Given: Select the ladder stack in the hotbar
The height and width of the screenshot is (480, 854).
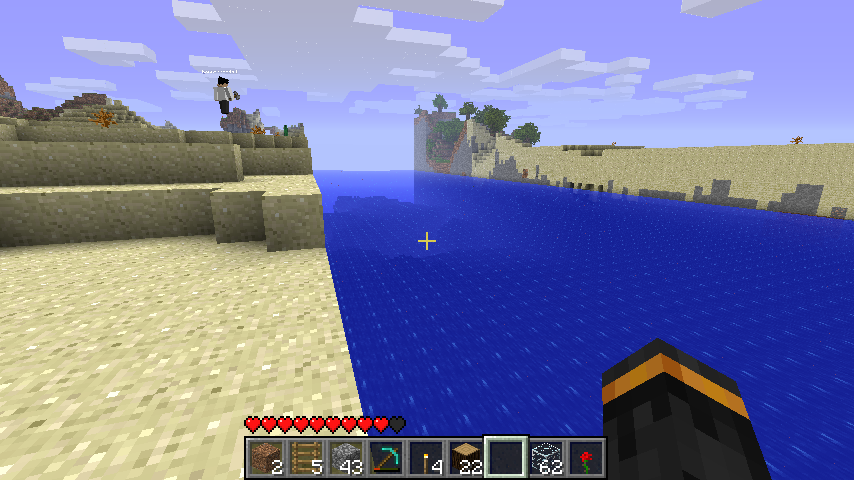Looking at the screenshot, I should click(305, 457).
